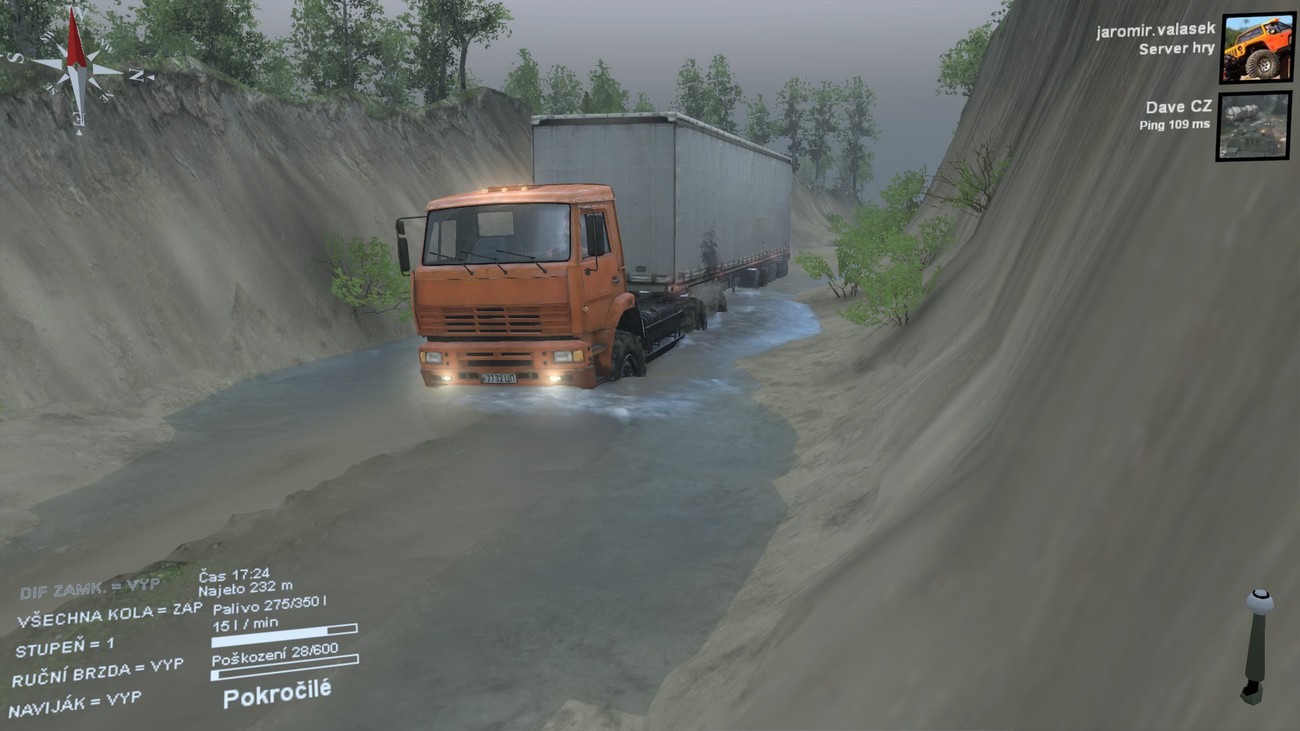1300x731 pixels.
Task: Click the gear shifter lever icon
Action: 1255,646
